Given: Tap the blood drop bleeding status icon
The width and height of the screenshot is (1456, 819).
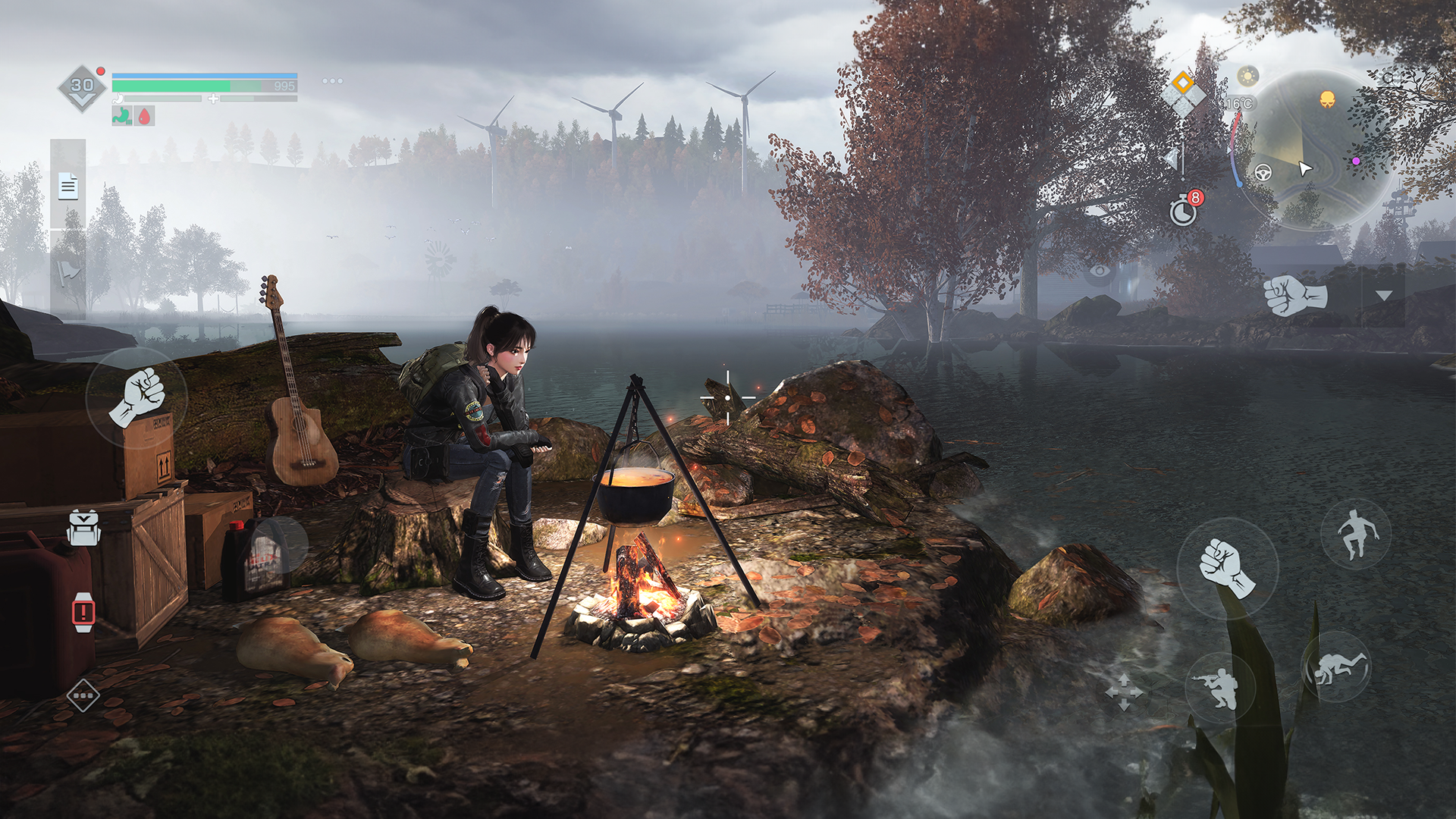Looking at the screenshot, I should (x=144, y=116).
